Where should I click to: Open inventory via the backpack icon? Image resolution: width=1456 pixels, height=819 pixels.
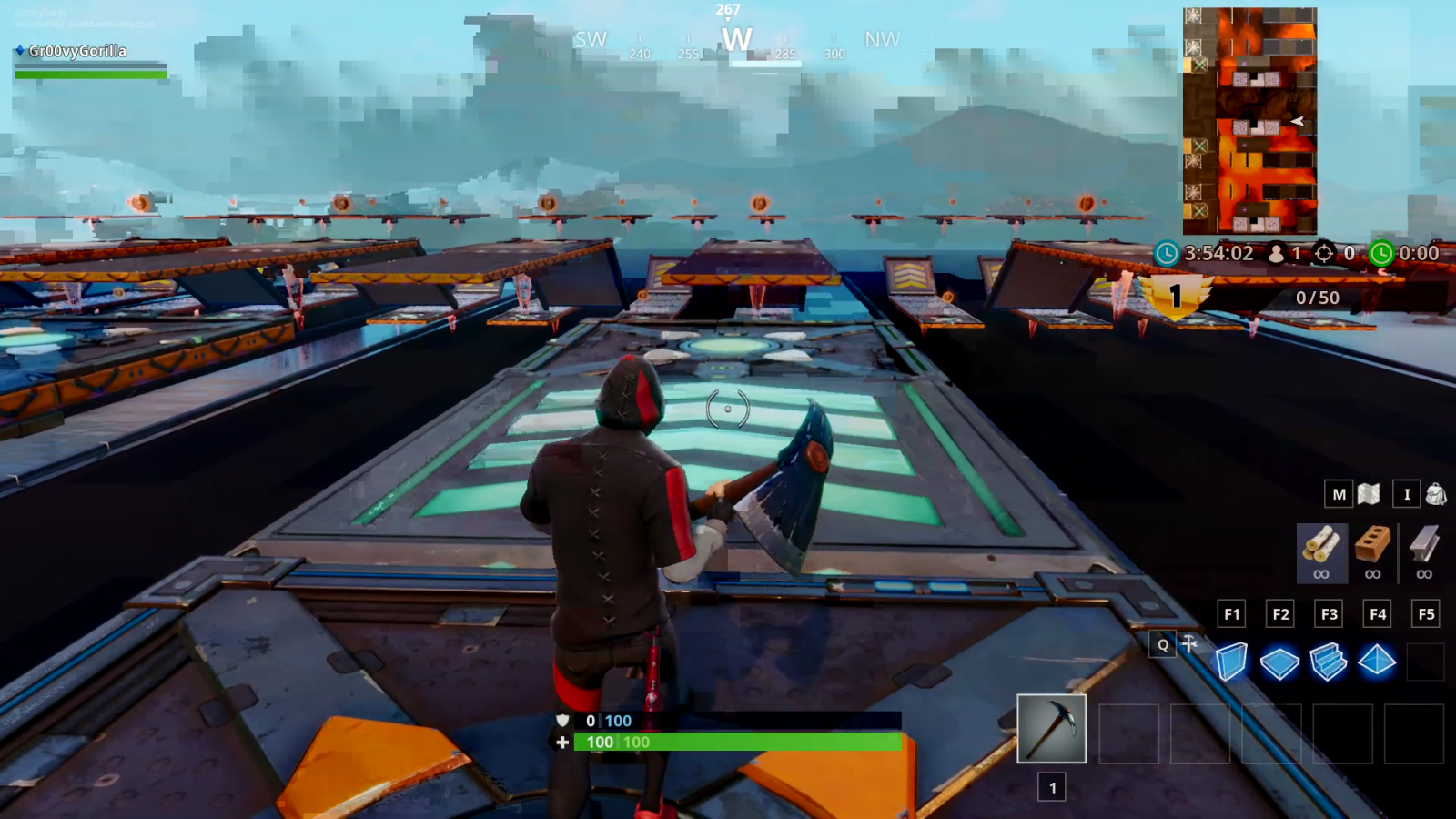click(1435, 494)
